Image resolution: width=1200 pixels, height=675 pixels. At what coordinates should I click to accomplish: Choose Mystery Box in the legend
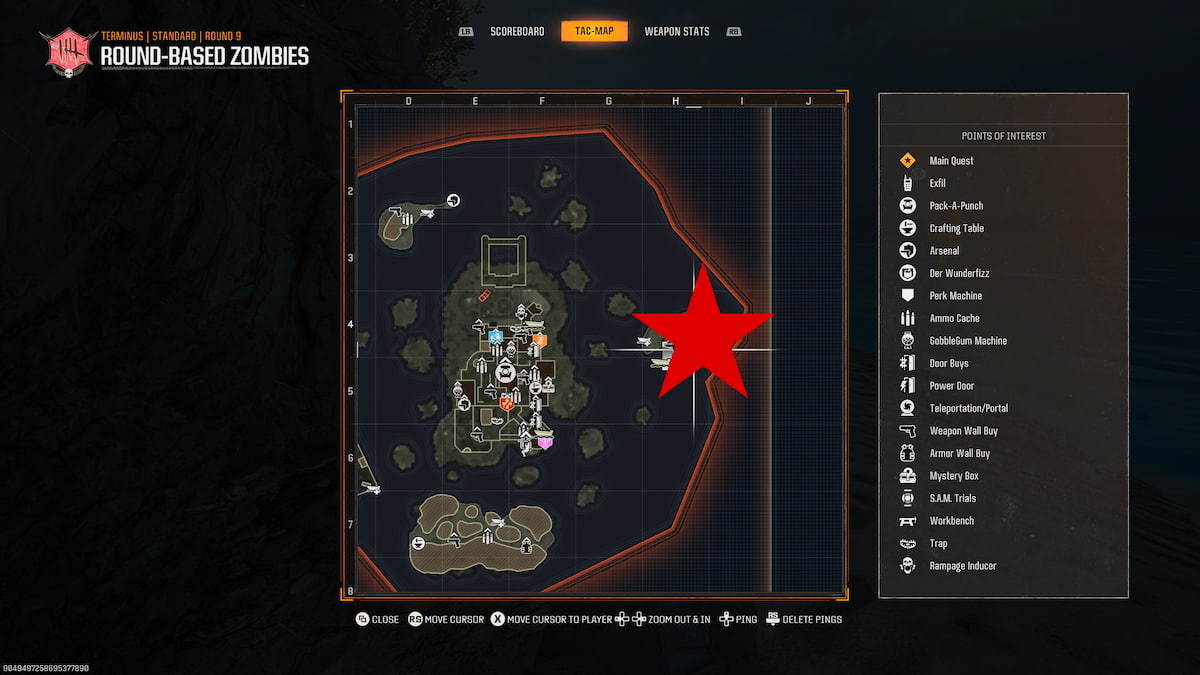point(953,476)
